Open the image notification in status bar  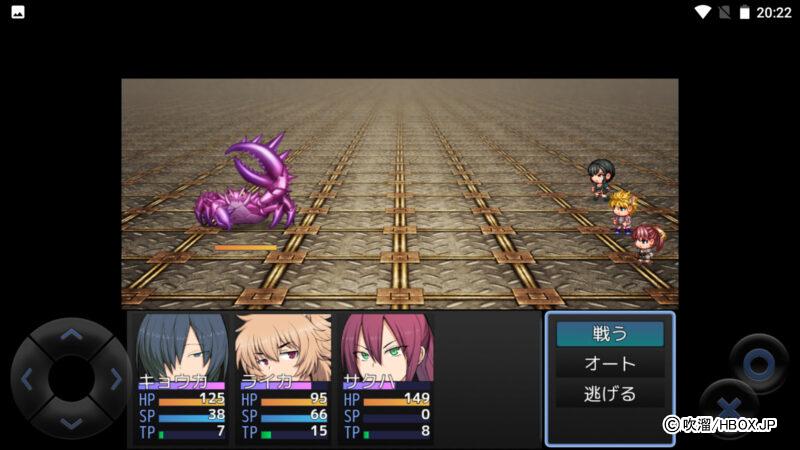(17, 12)
